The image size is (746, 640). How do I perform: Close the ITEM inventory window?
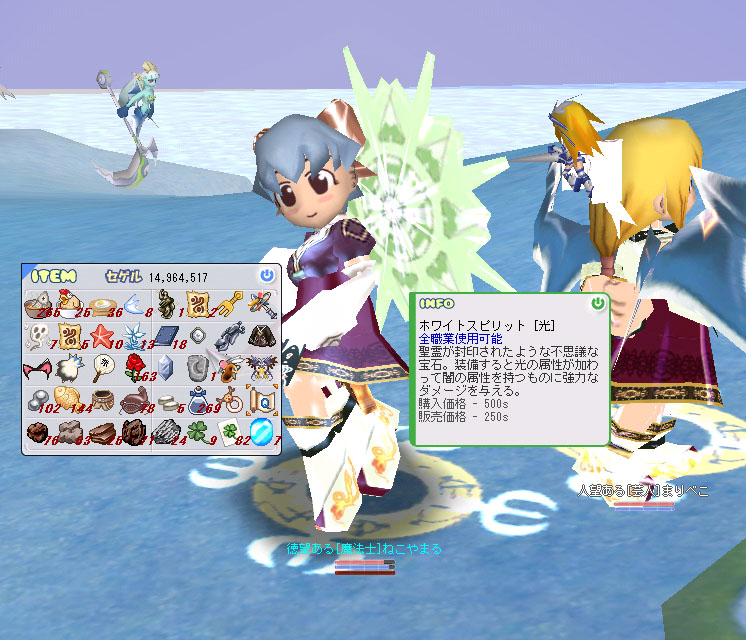click(x=266, y=275)
